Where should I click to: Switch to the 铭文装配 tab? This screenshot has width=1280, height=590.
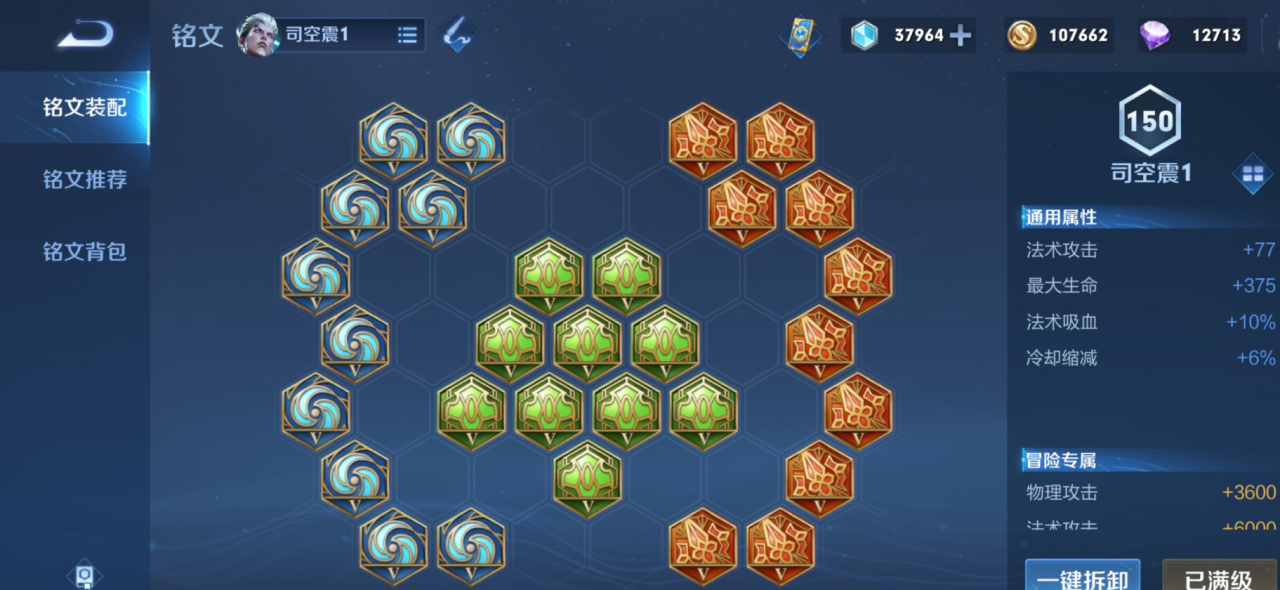click(x=84, y=108)
